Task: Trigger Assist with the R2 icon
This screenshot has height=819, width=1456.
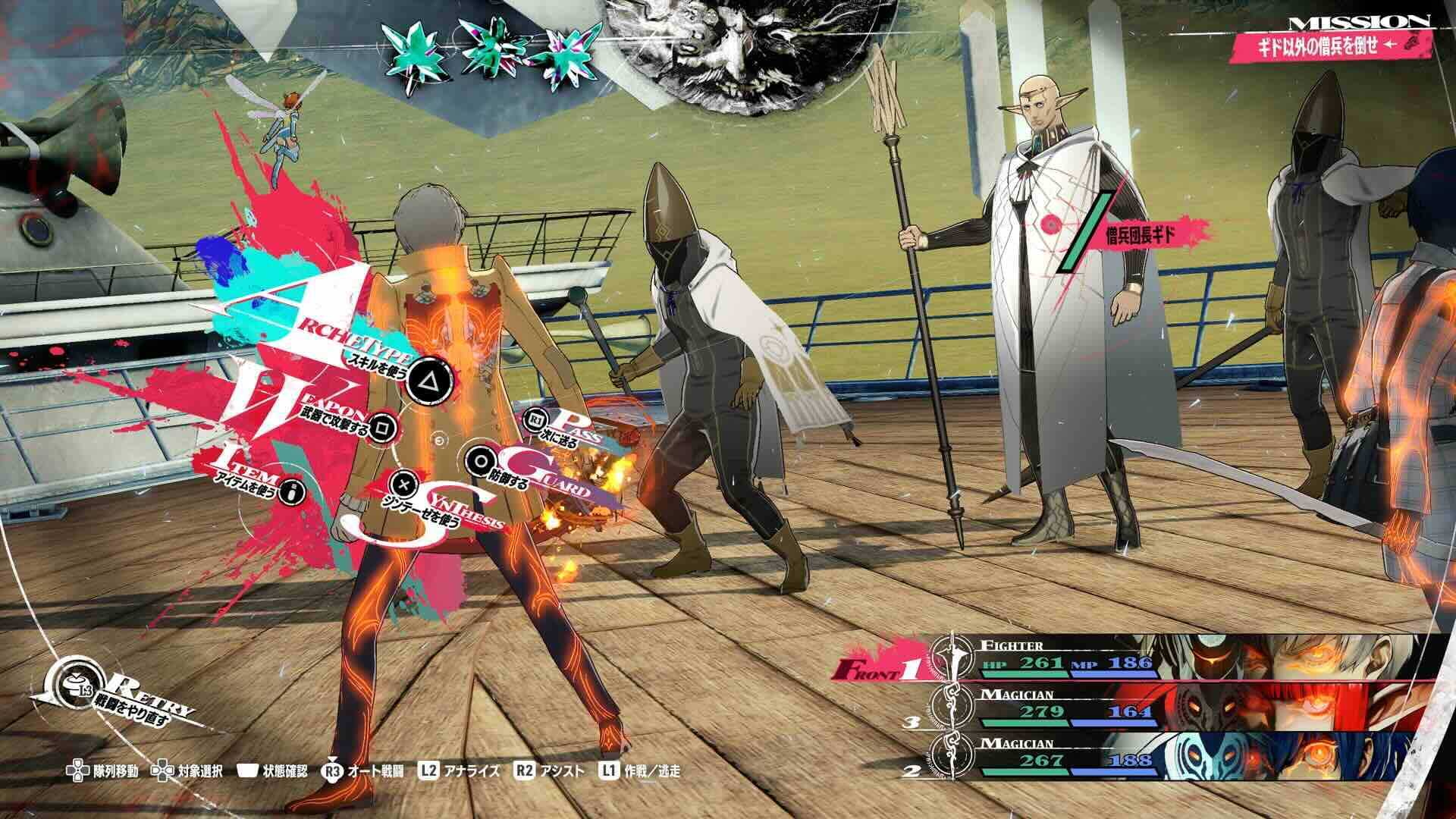Action: pyautogui.click(x=525, y=770)
